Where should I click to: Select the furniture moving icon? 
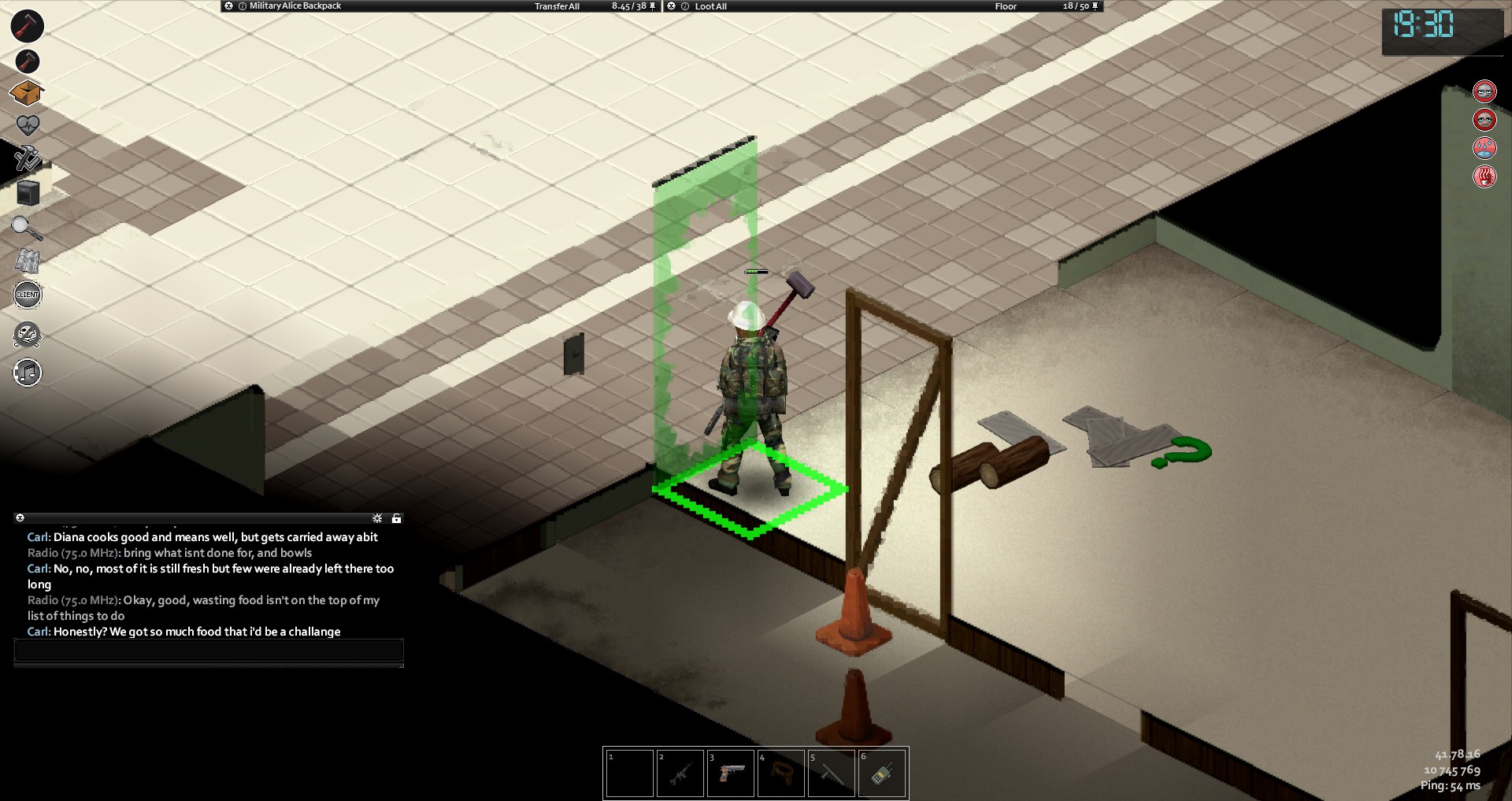click(28, 193)
